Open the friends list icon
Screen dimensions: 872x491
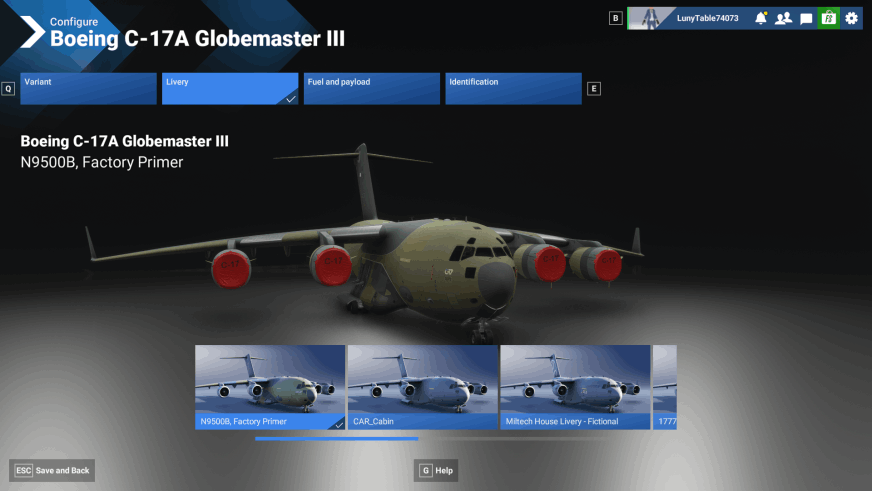(783, 18)
